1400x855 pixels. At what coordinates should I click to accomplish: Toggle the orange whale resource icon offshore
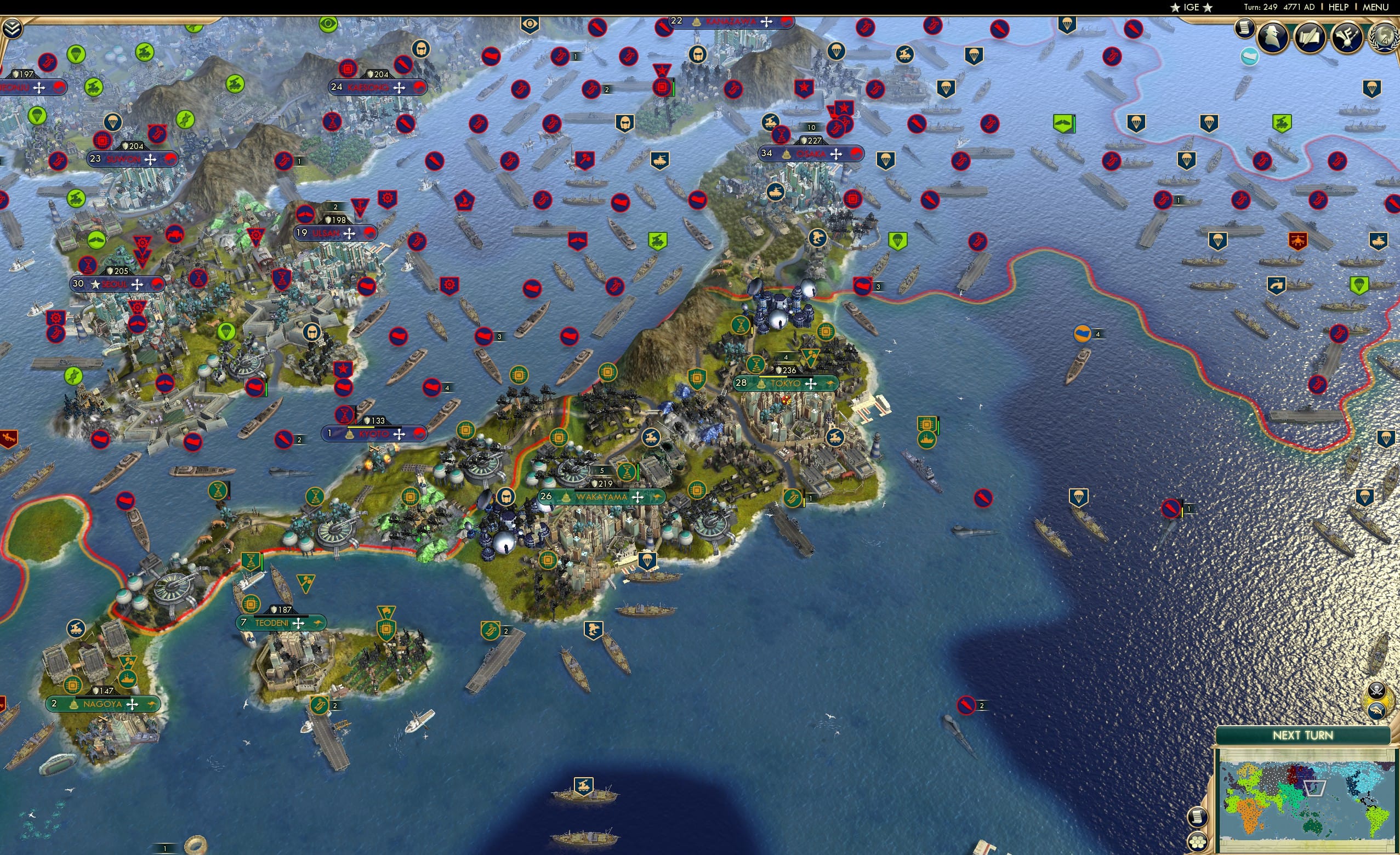1083,333
